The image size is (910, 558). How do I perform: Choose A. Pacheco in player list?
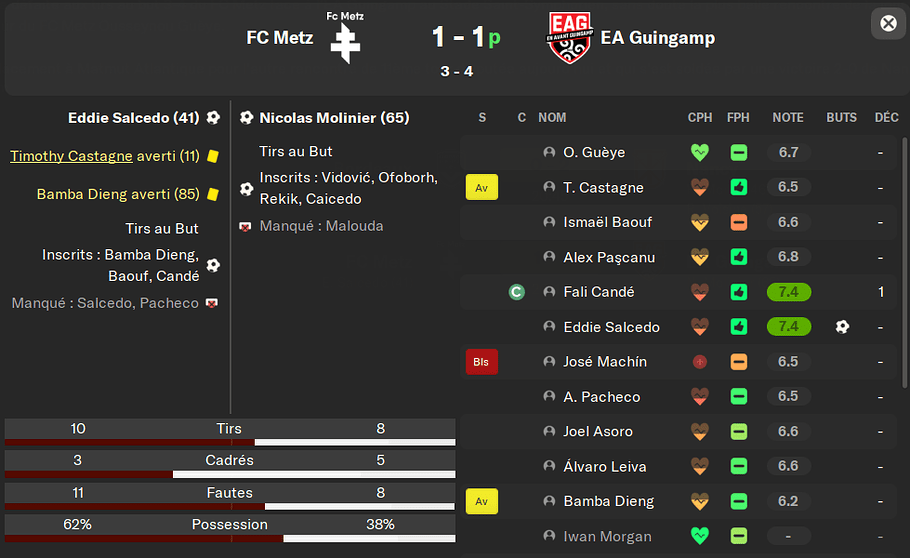[x=601, y=397]
